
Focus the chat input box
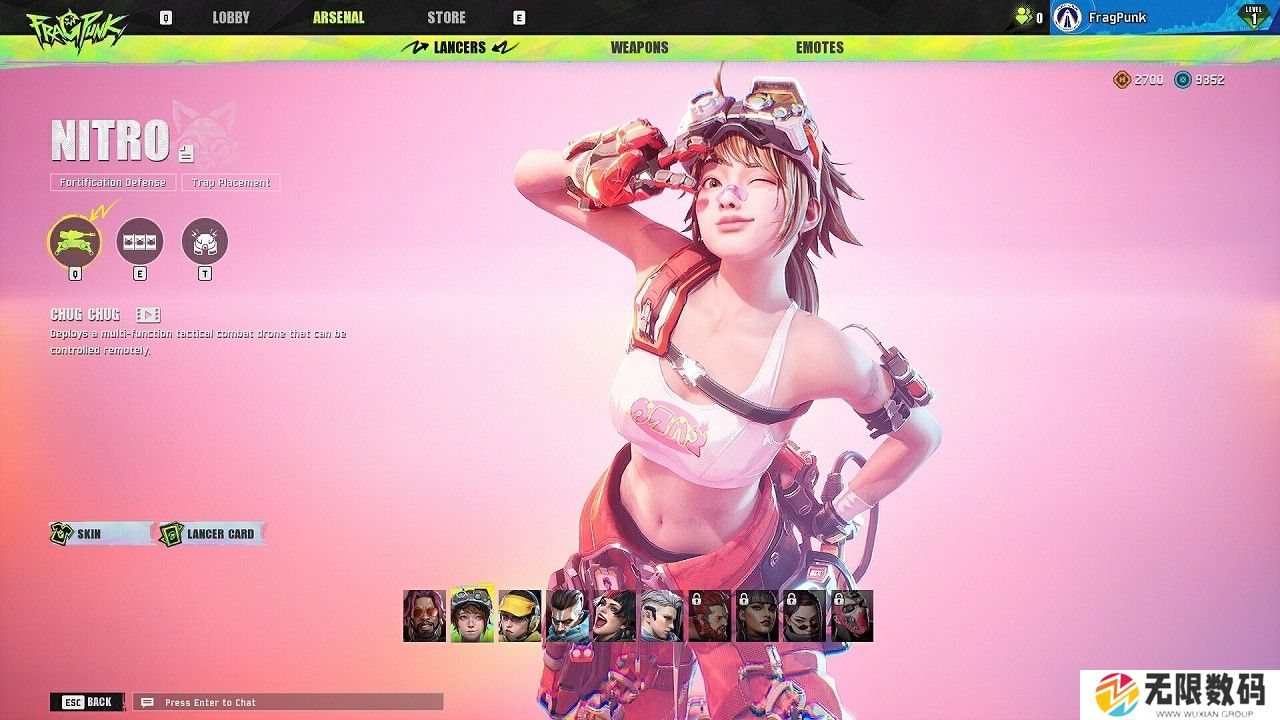point(288,702)
